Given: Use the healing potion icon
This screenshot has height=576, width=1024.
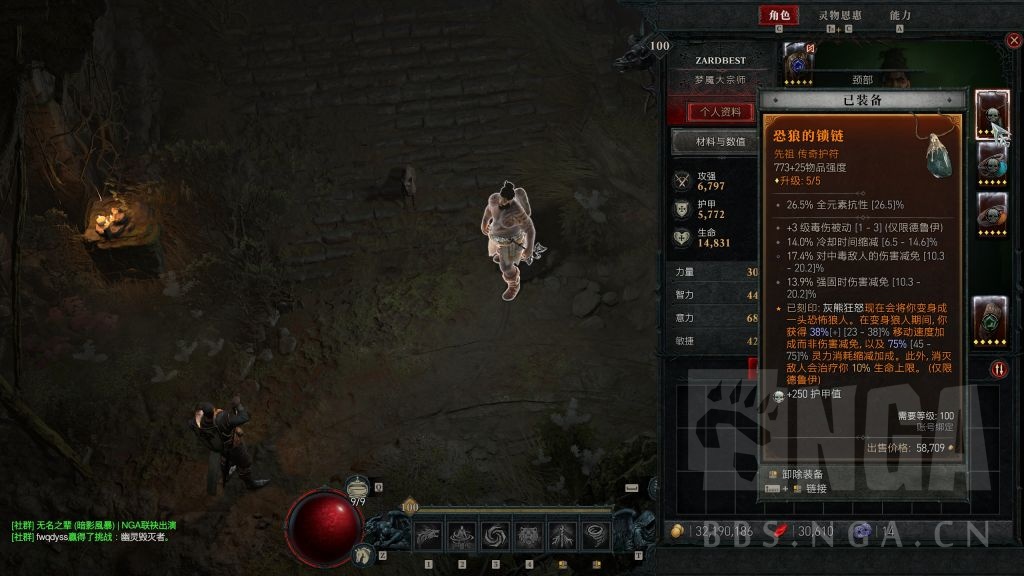Looking at the screenshot, I should click(360, 487).
